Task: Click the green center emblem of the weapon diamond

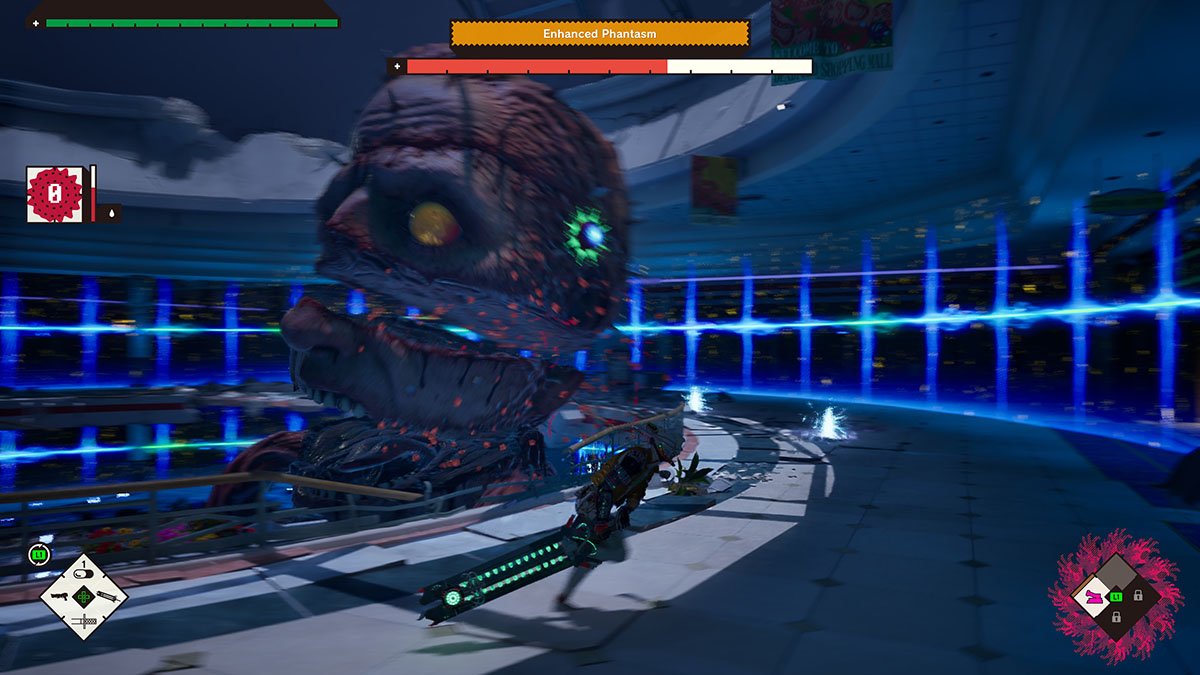Action: [84, 596]
